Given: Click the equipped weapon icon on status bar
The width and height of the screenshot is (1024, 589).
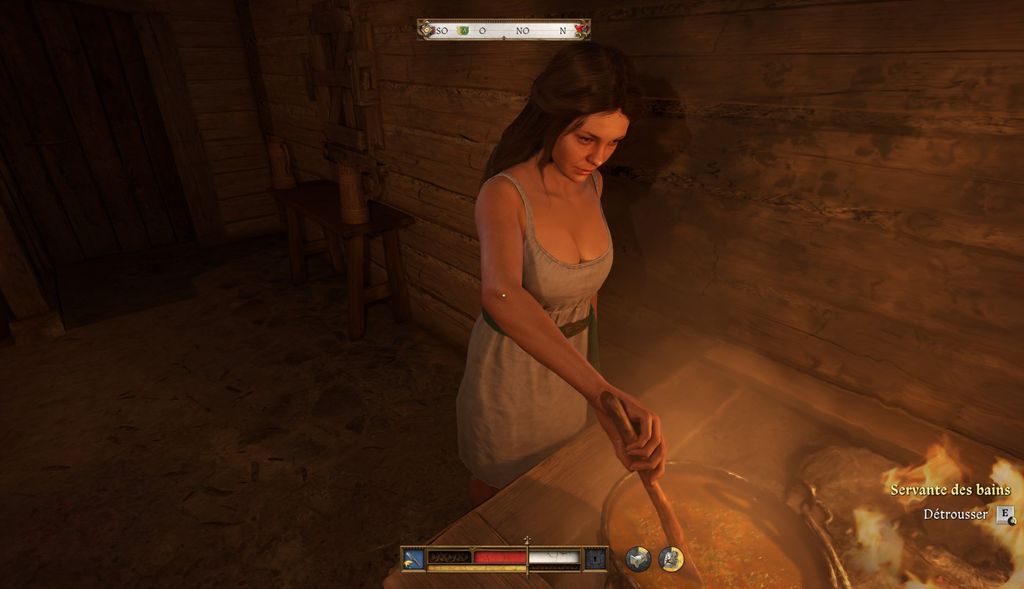Looking at the screenshot, I should coord(413,558).
